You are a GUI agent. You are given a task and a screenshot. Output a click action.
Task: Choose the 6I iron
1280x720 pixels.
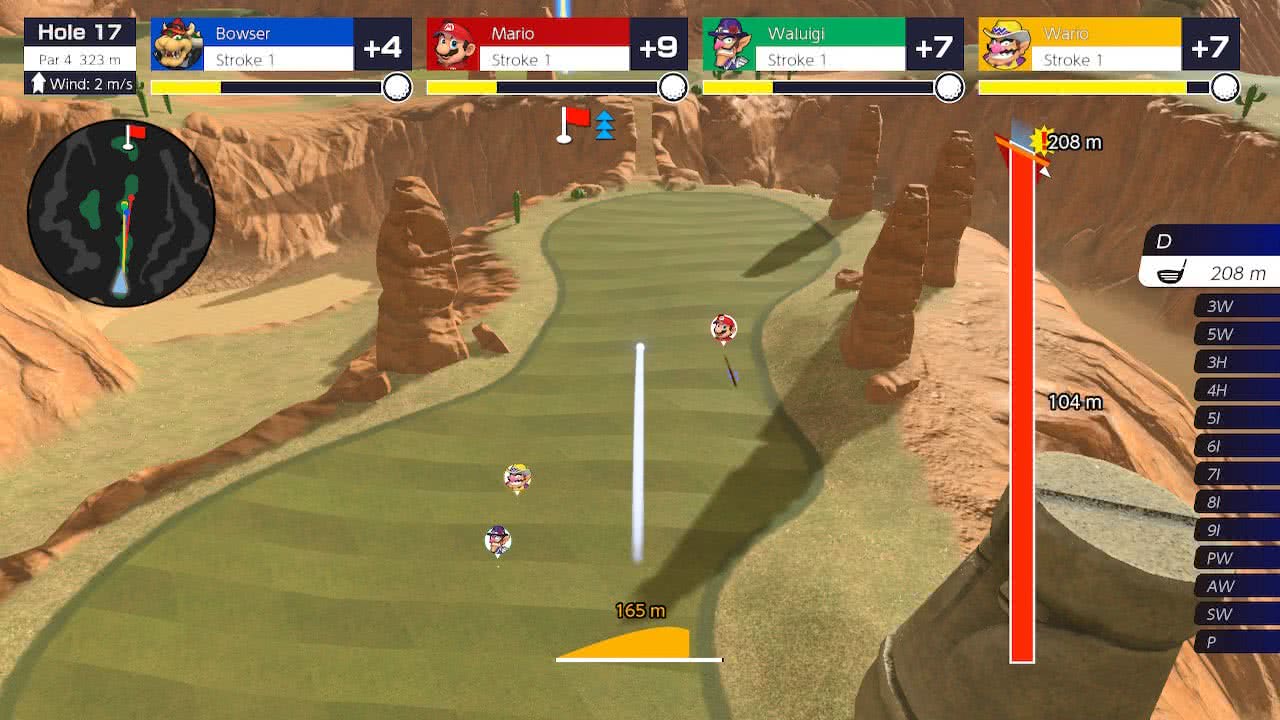pyautogui.click(x=1236, y=446)
